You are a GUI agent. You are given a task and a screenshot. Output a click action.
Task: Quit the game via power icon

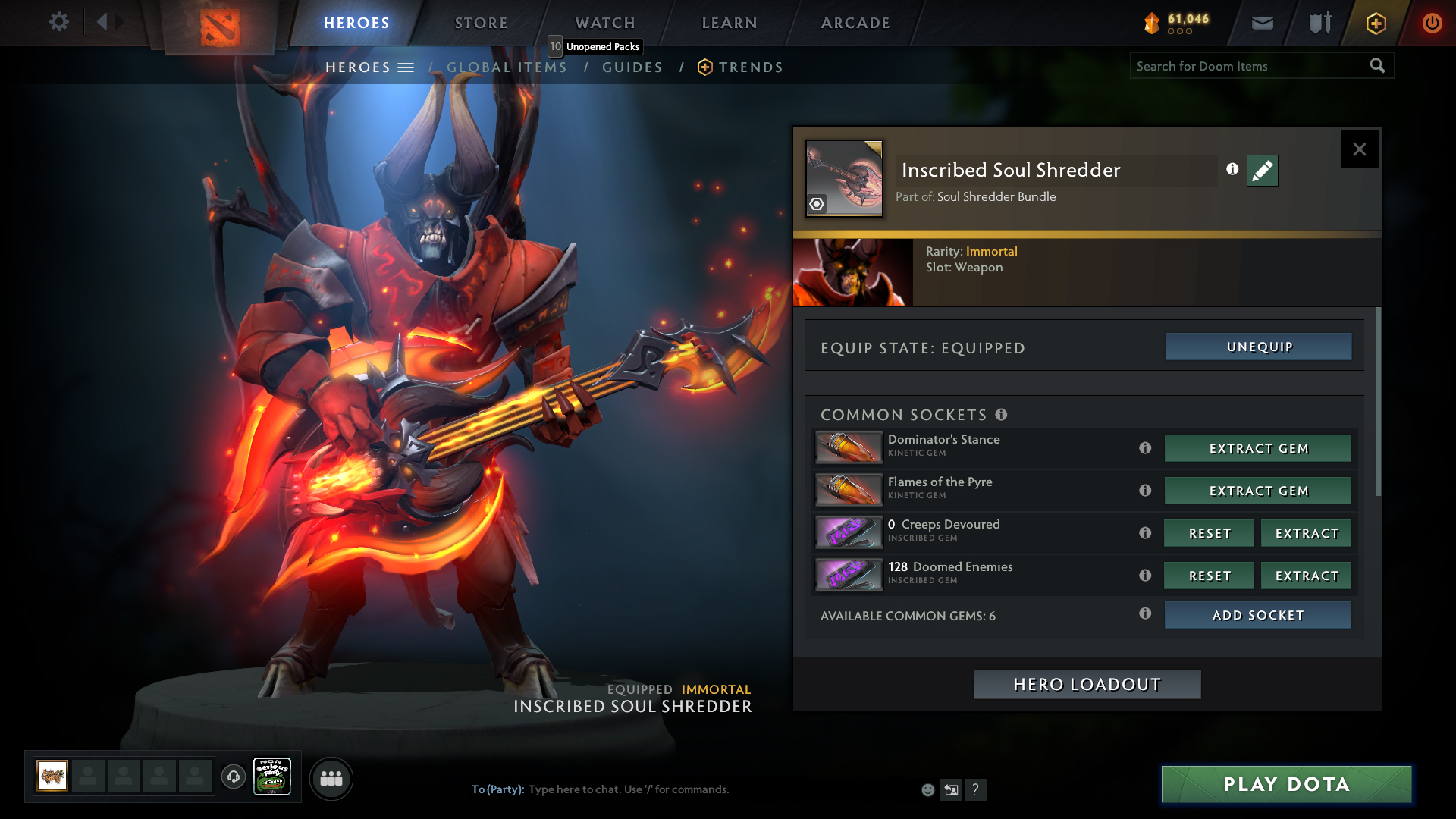[x=1432, y=23]
